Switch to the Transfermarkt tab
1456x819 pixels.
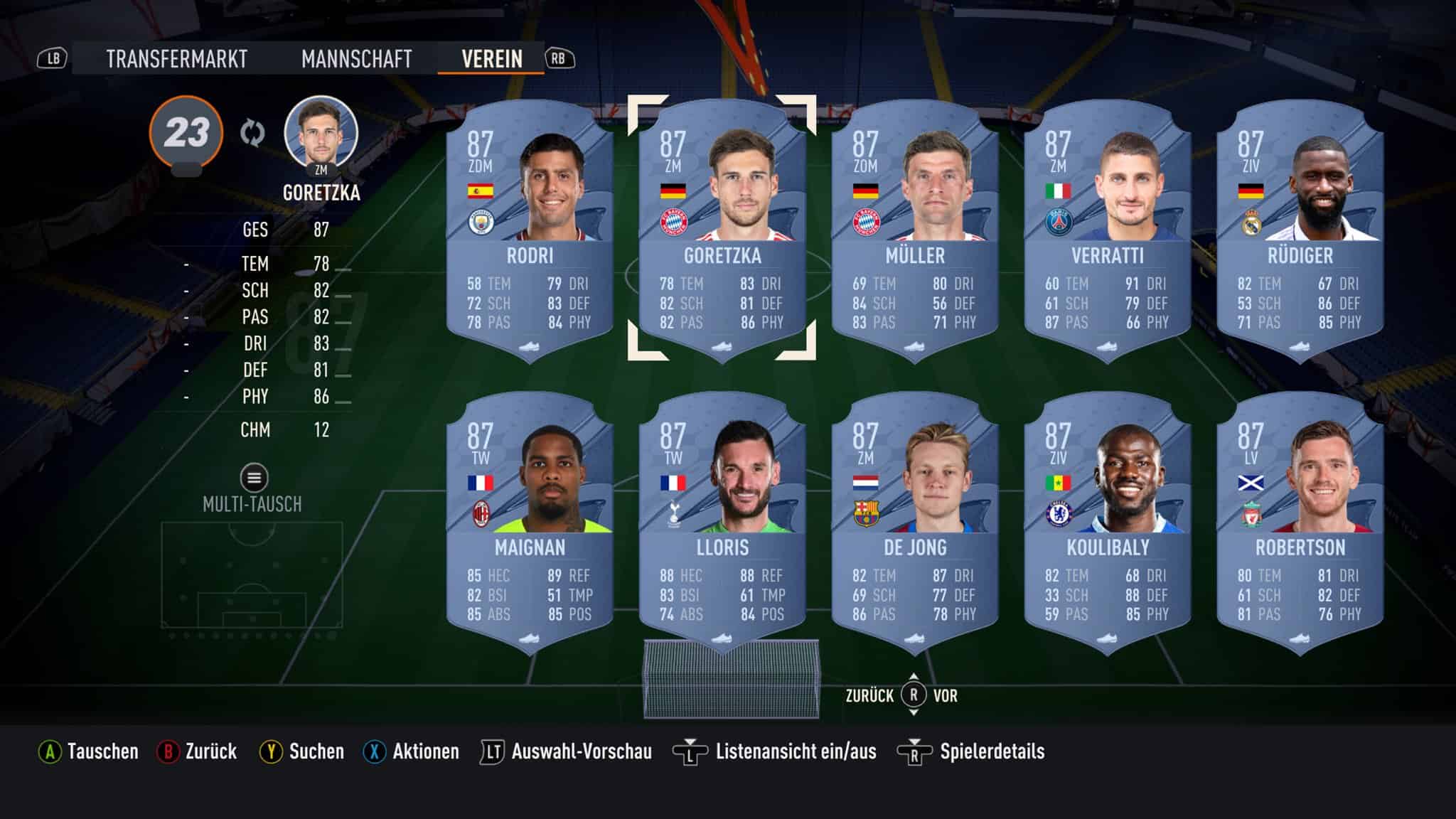click(x=176, y=60)
